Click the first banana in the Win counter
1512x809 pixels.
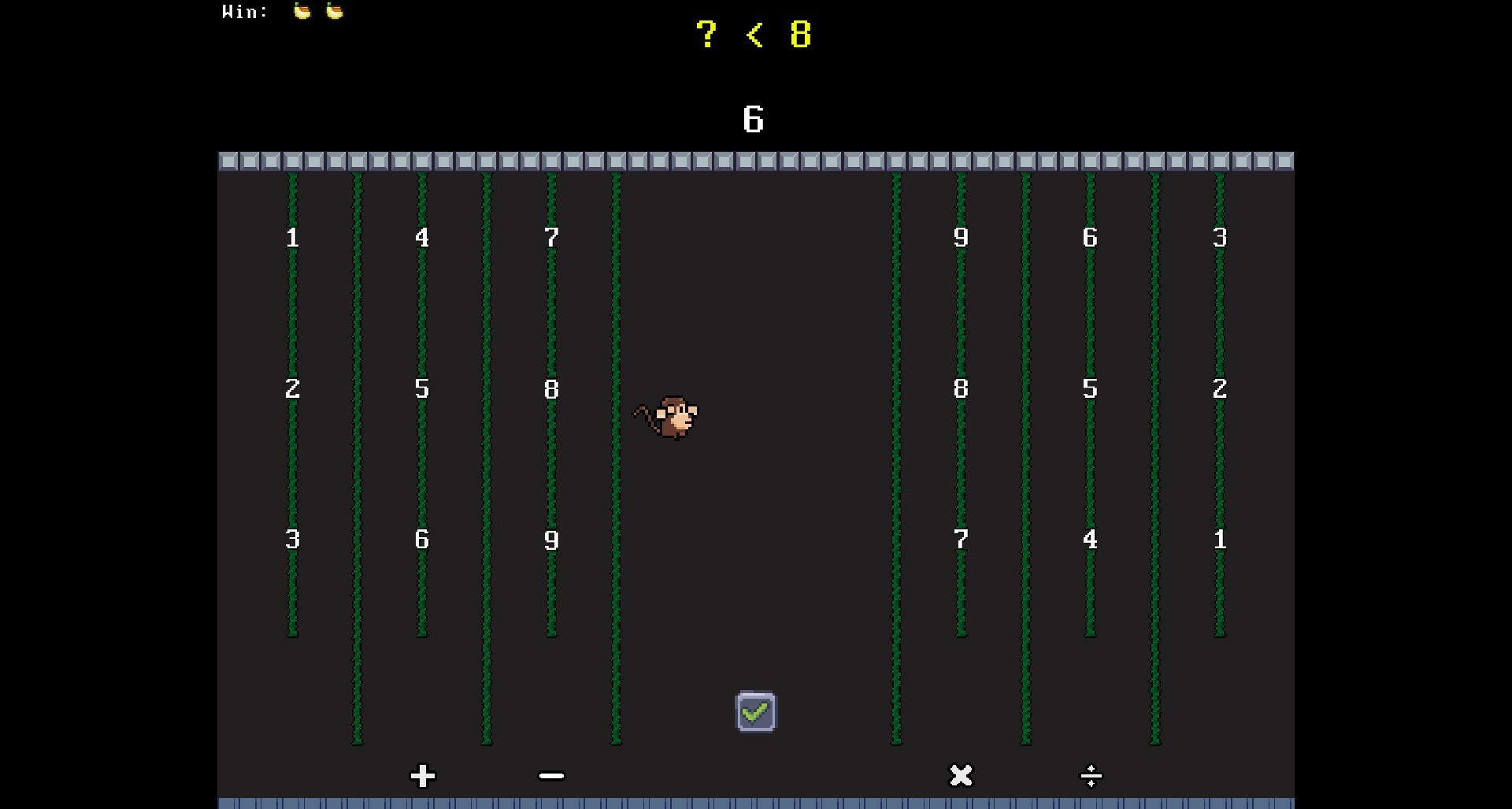(x=302, y=11)
